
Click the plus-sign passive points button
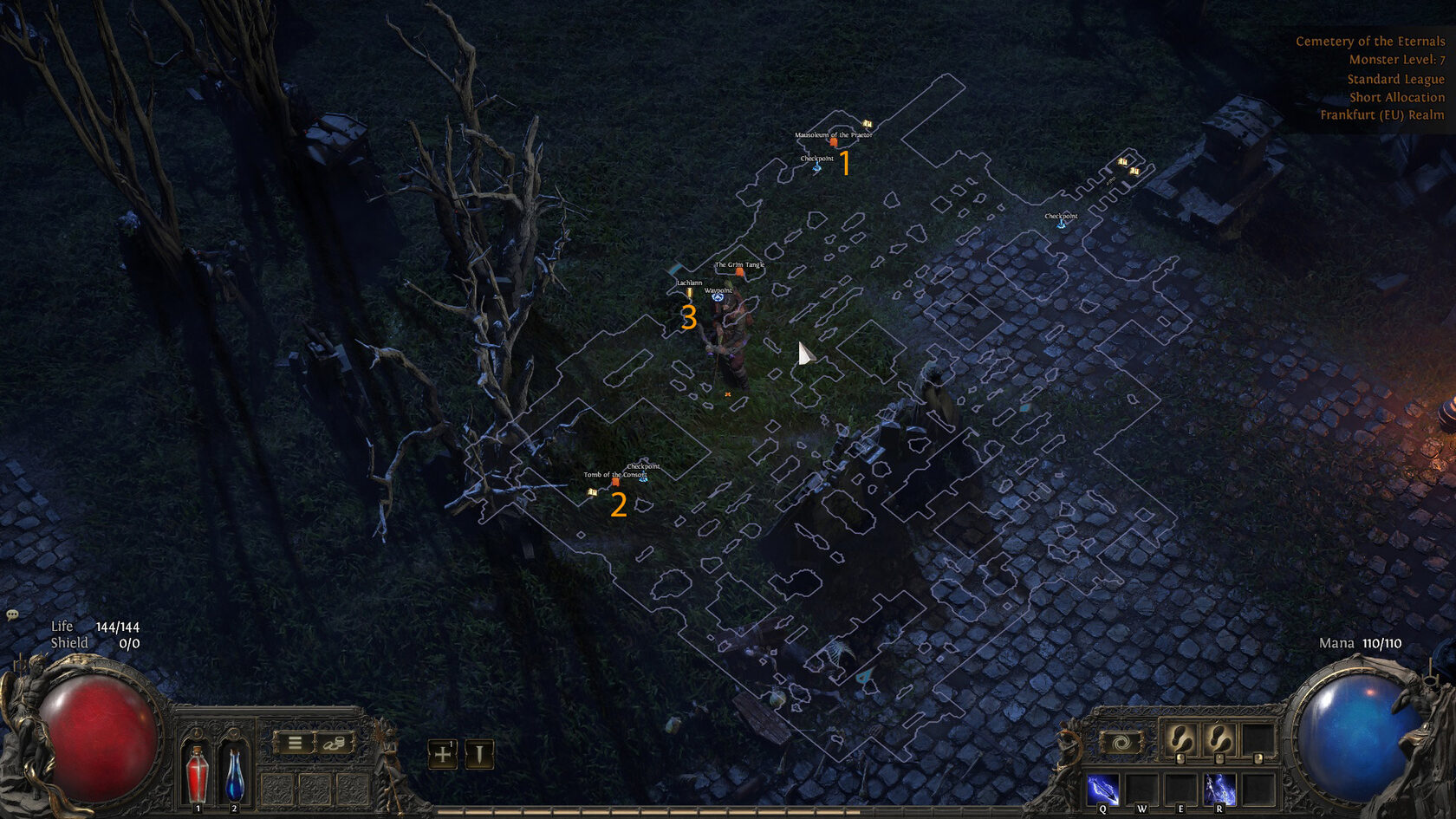[x=443, y=754]
